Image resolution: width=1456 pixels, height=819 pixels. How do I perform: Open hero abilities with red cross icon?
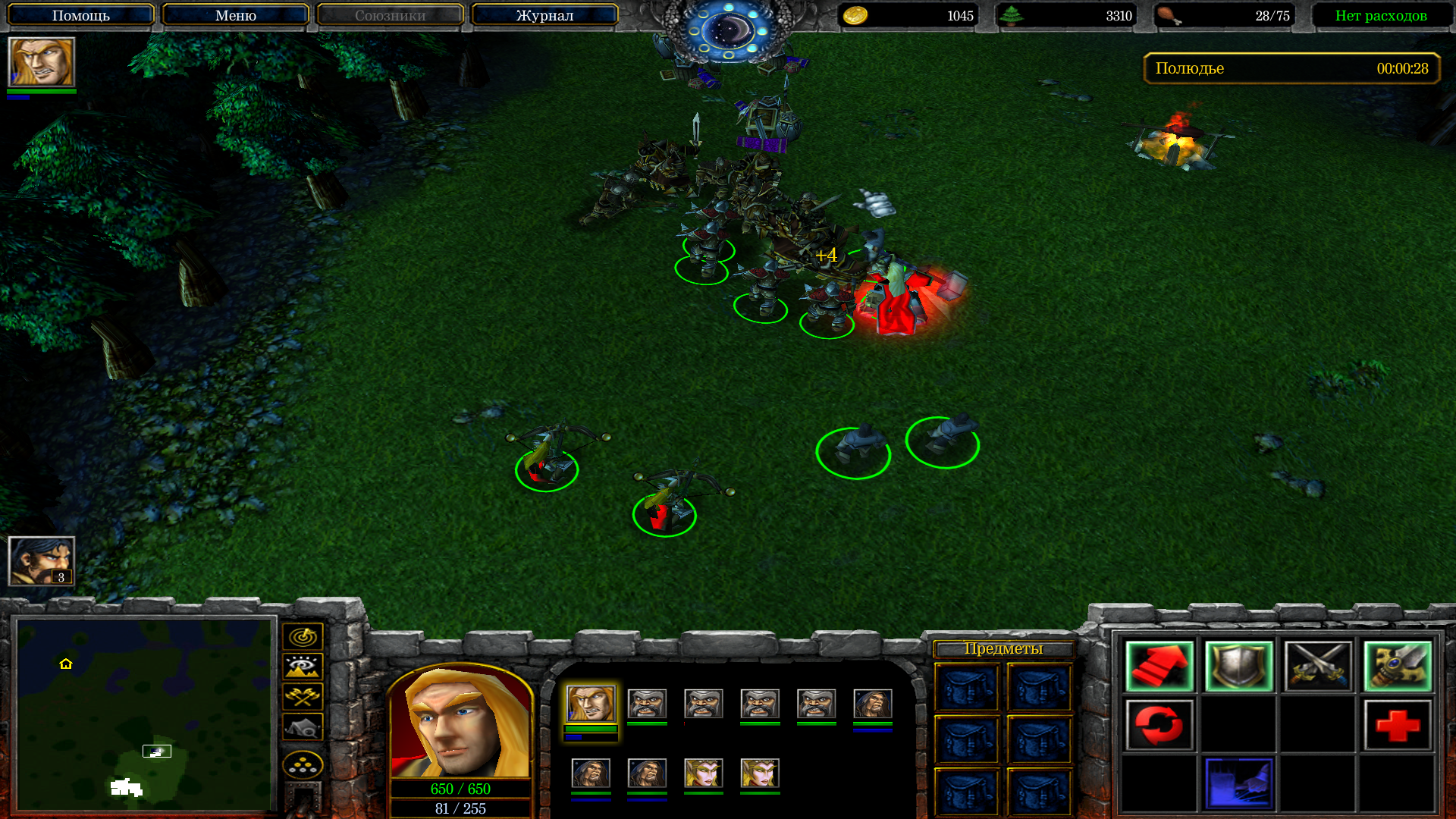(1398, 725)
